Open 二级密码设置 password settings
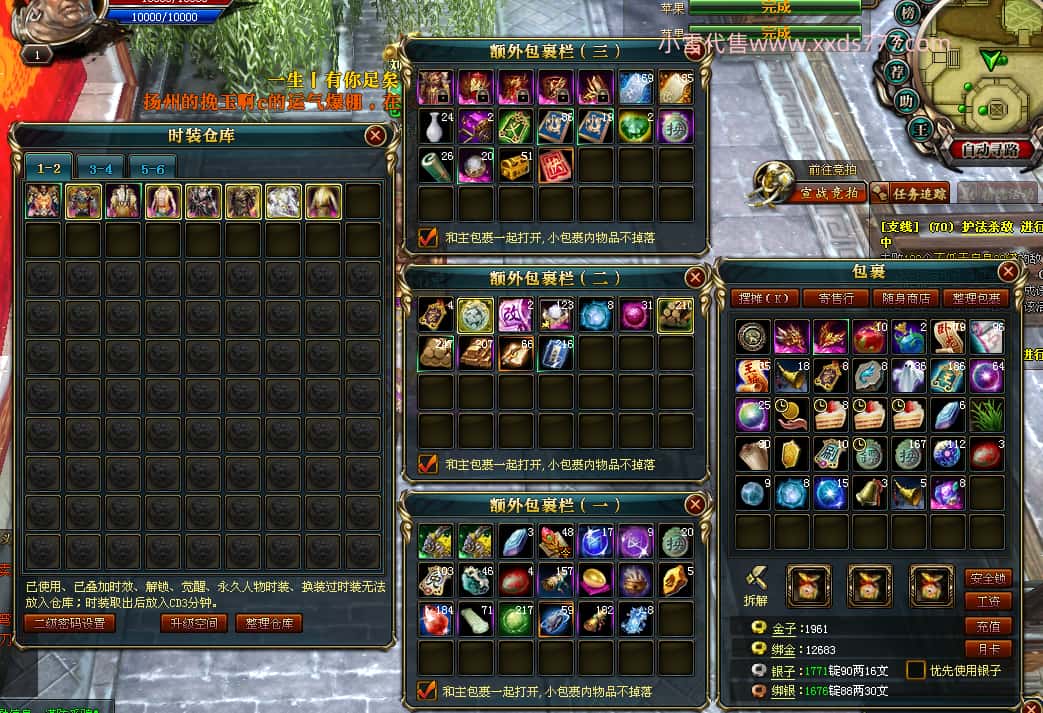Screen dimensions: 1043x713 [69, 623]
